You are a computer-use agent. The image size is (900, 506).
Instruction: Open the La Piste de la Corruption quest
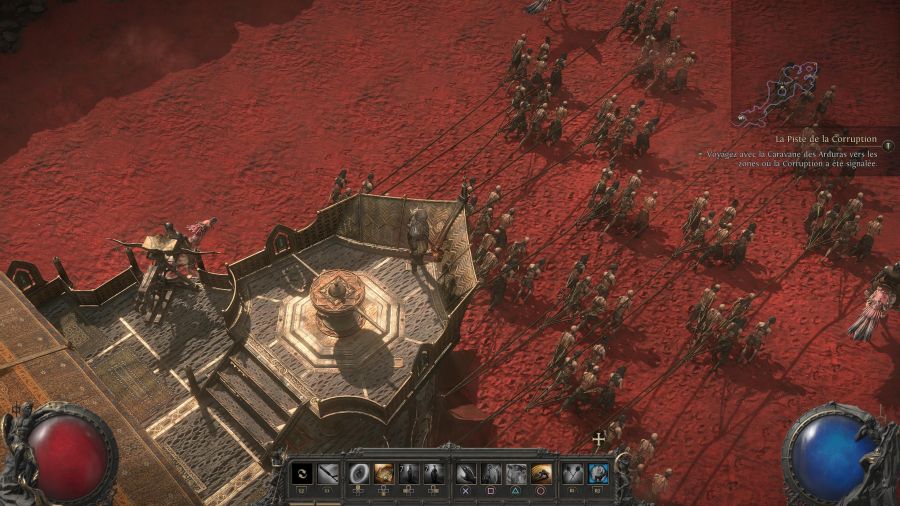[826, 139]
